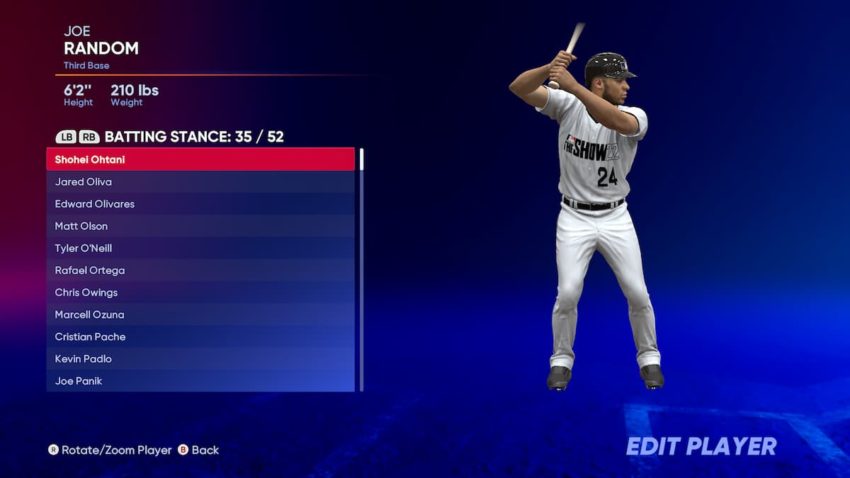Click the batting stance list scrollbar
This screenshot has height=478, width=850.
pyautogui.click(x=361, y=270)
